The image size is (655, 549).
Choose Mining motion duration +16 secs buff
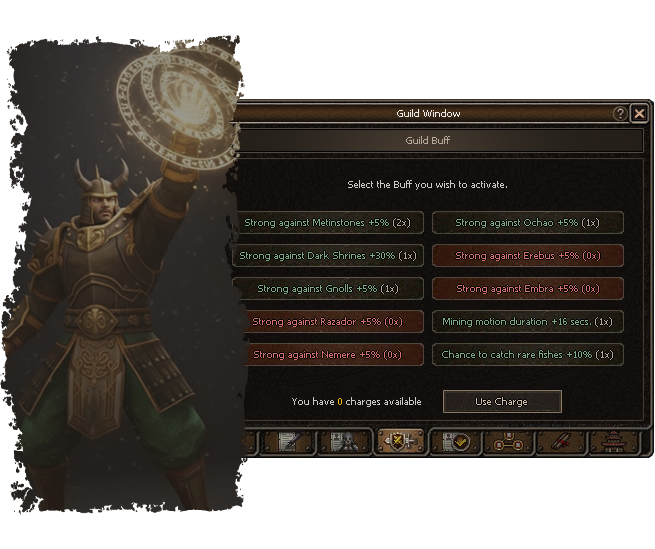coord(527,322)
